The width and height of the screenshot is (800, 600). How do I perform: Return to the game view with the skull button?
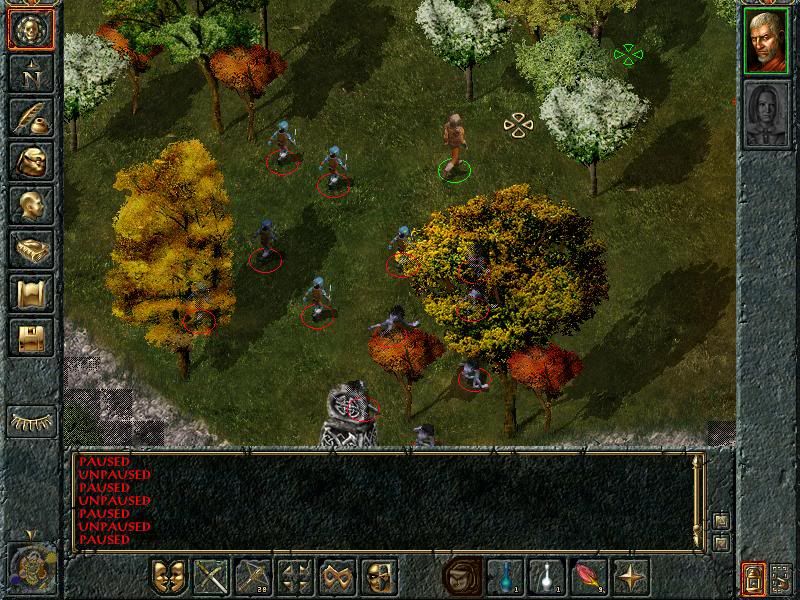(31, 30)
